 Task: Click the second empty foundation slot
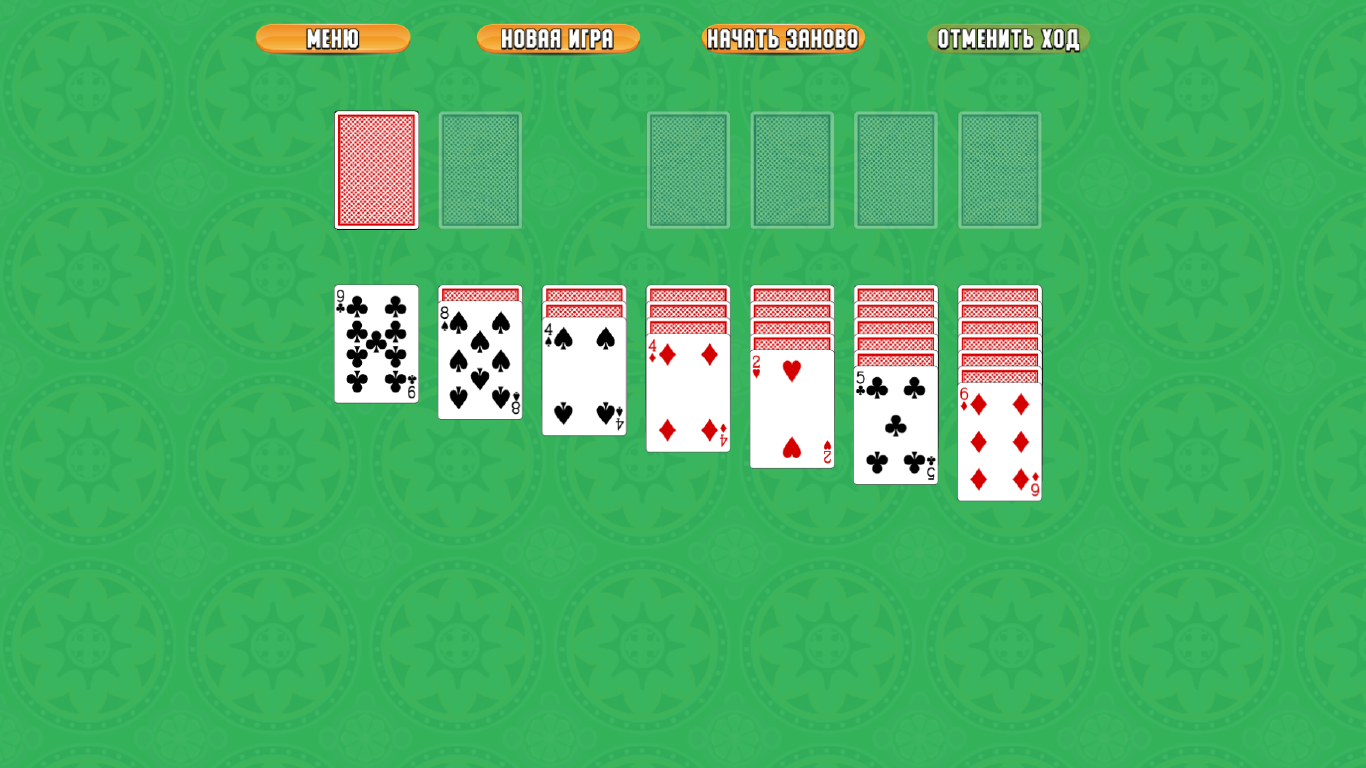(792, 170)
